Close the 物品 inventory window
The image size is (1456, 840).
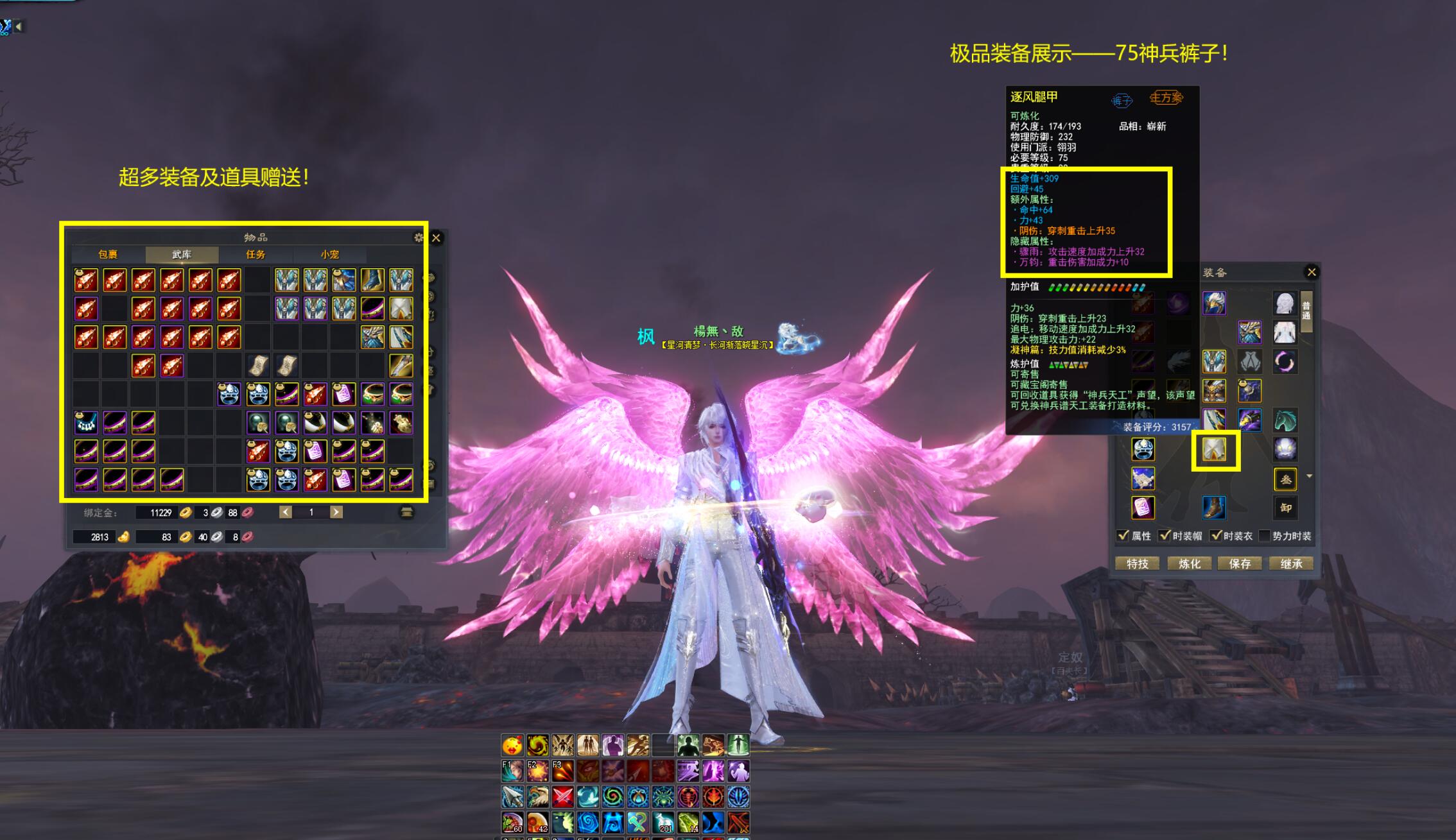click(x=436, y=238)
